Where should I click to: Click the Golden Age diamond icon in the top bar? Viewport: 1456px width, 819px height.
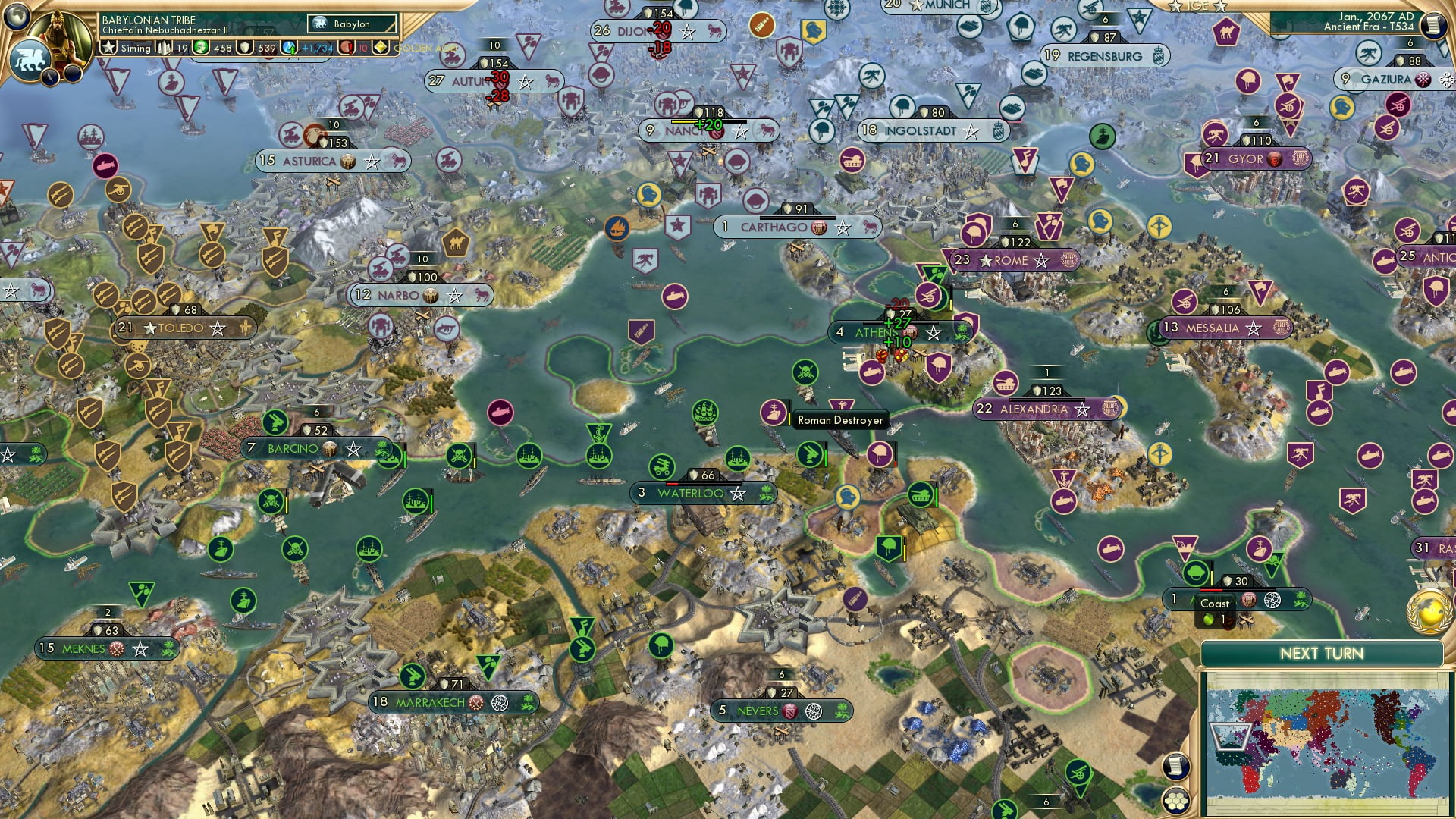pos(380,48)
